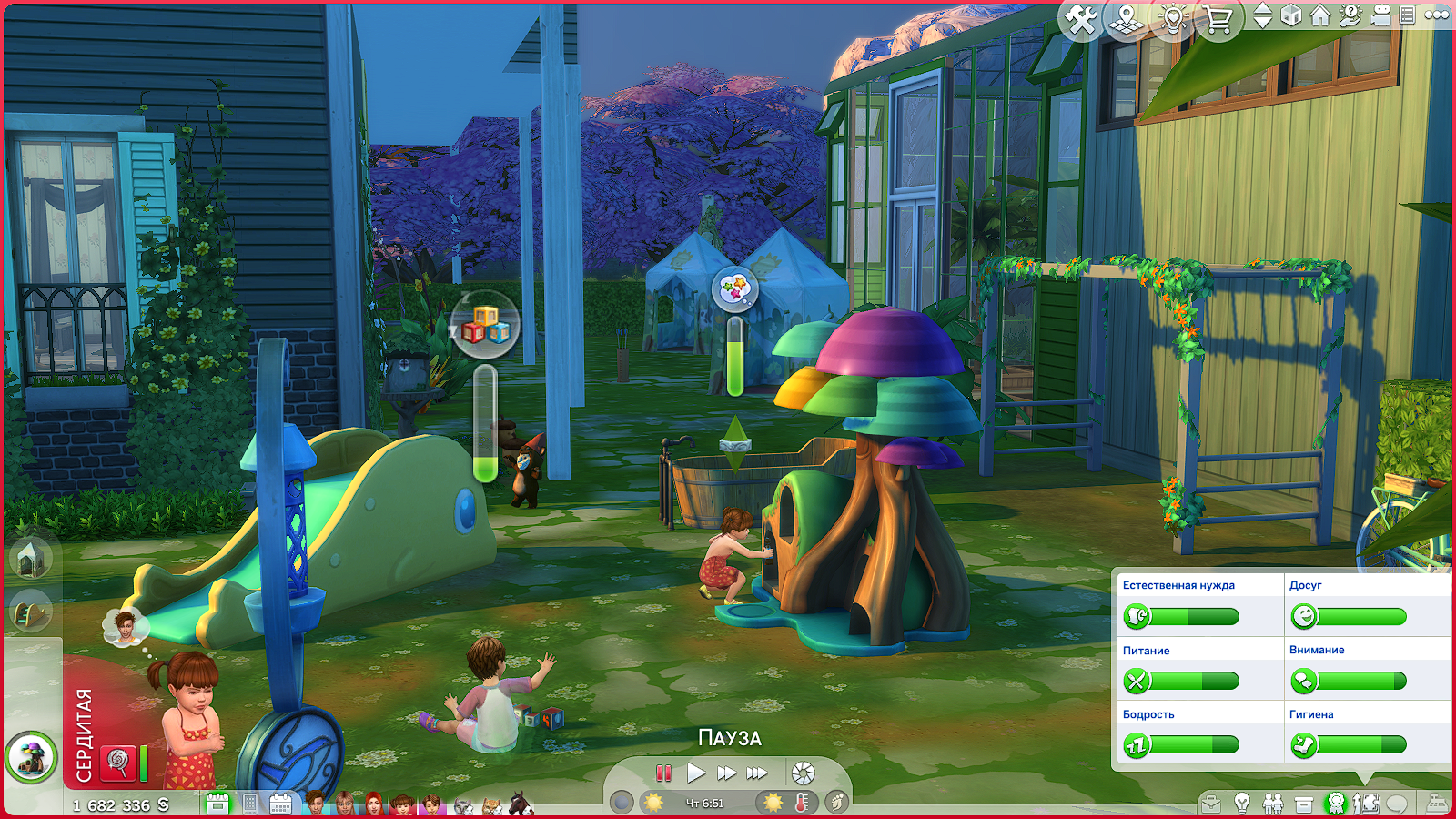
Task: Open the career briefcase panel
Action: pos(1210,804)
